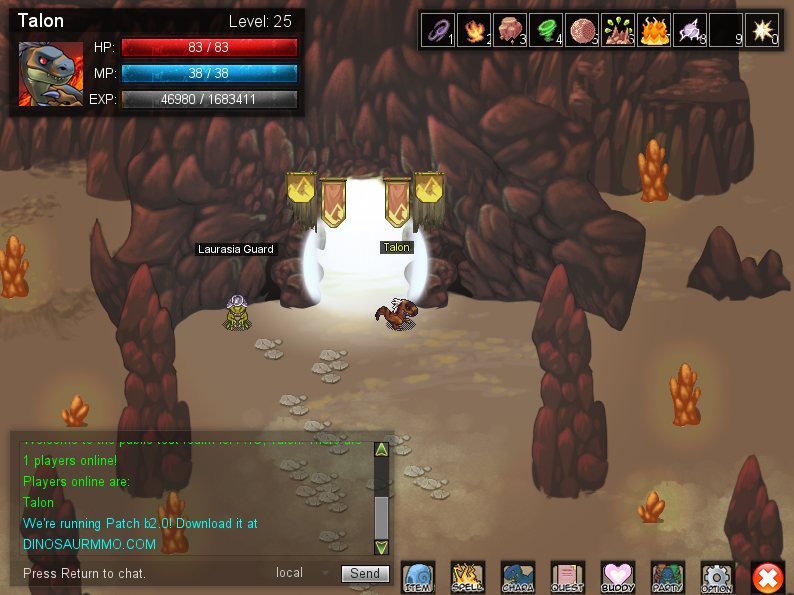Open the Quest log
The image size is (794, 595).
[567, 577]
